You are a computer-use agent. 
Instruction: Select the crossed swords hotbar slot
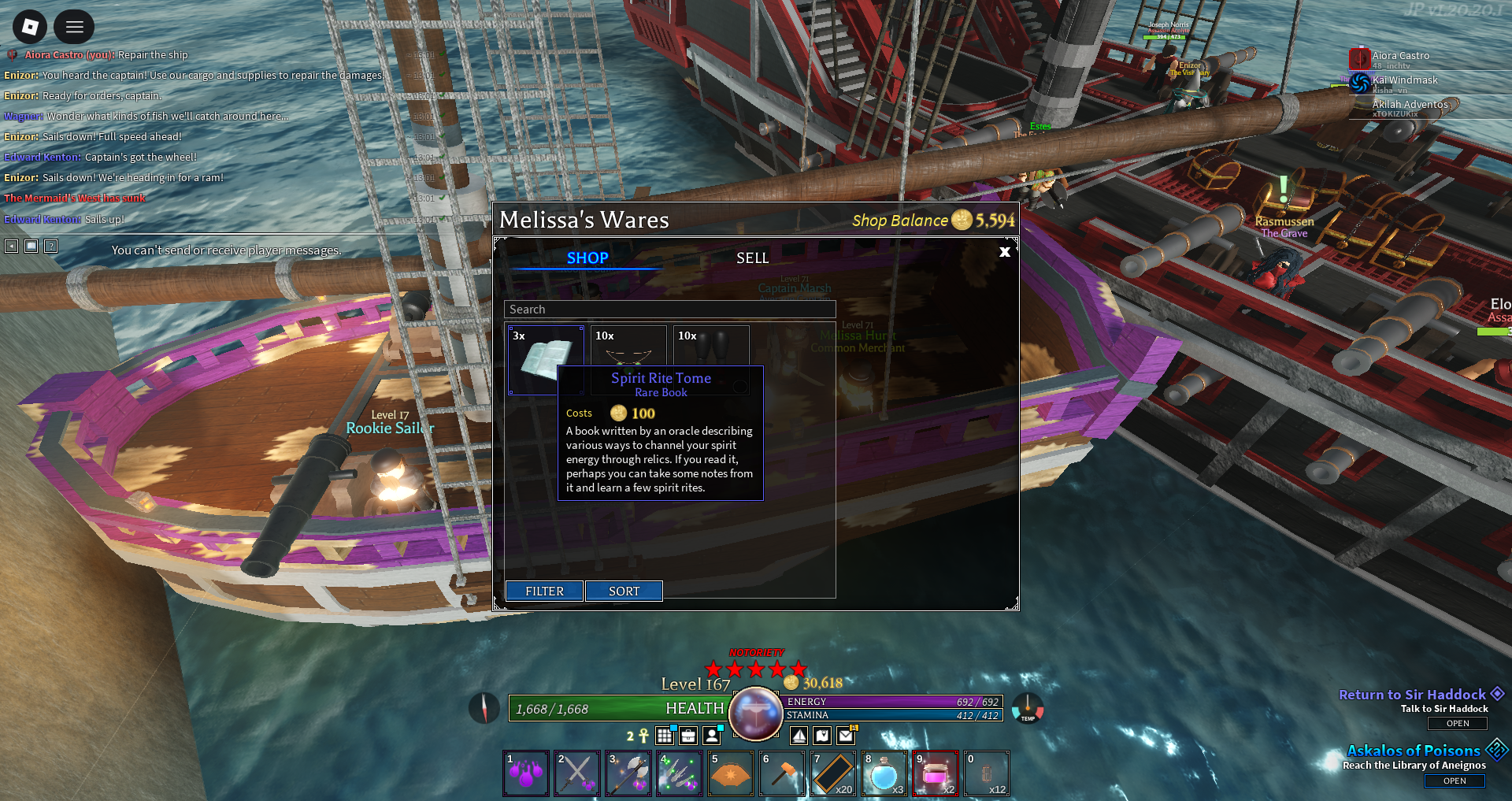pyautogui.click(x=577, y=773)
